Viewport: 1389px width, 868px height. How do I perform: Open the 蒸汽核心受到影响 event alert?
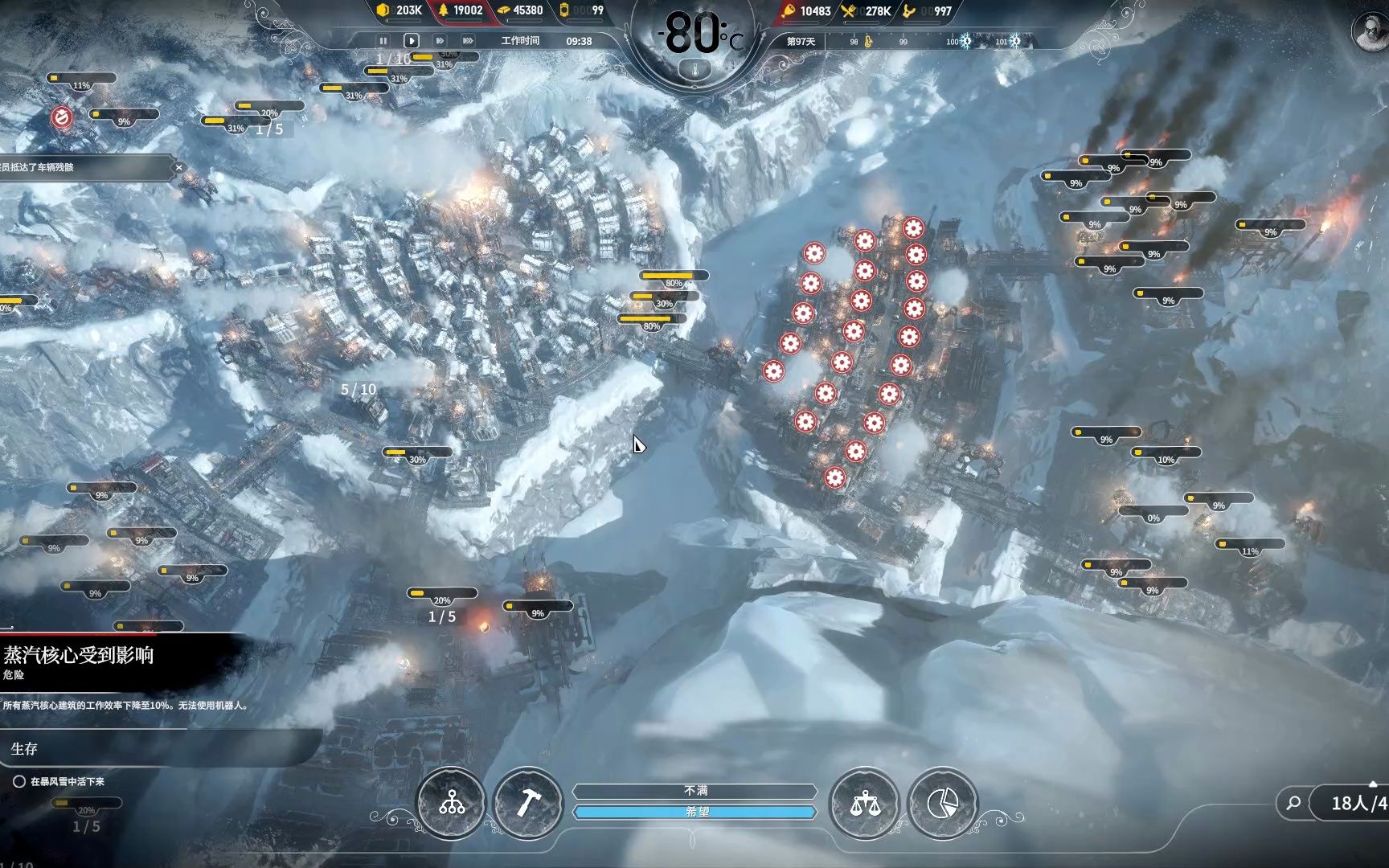tap(79, 655)
